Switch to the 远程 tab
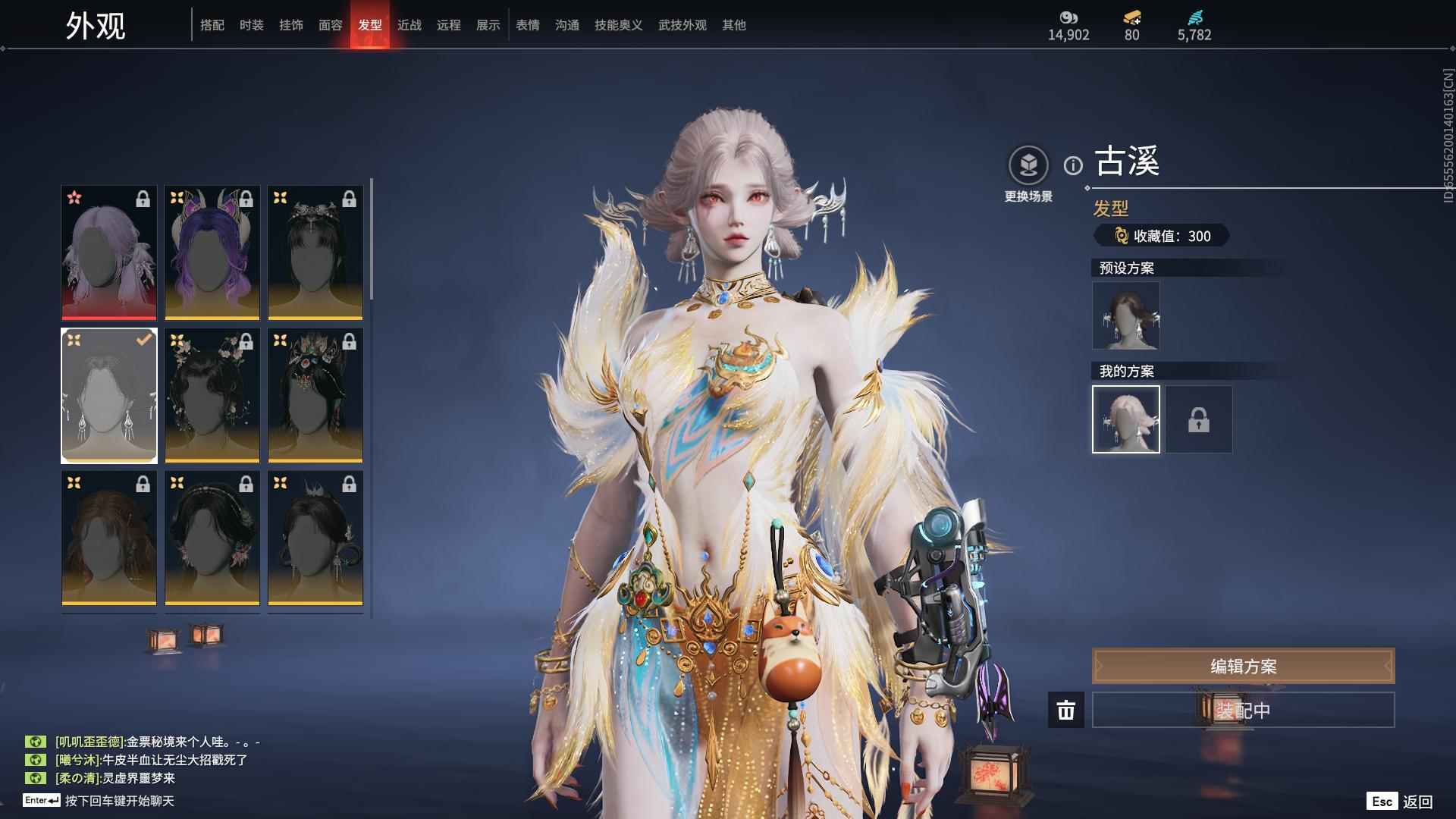This screenshot has height=819, width=1456. tap(449, 25)
